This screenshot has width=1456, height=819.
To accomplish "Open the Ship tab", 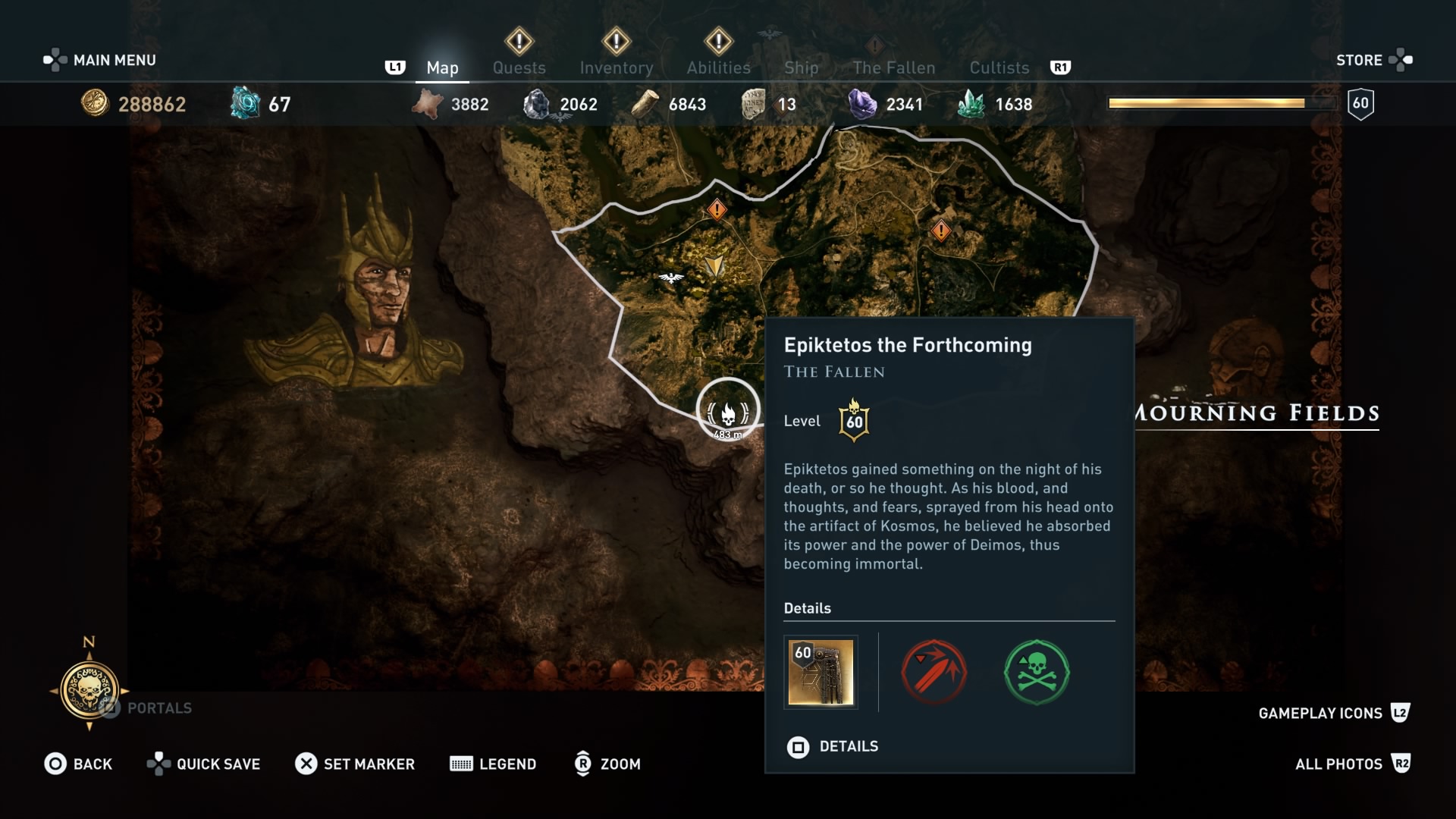I will pyautogui.click(x=801, y=67).
